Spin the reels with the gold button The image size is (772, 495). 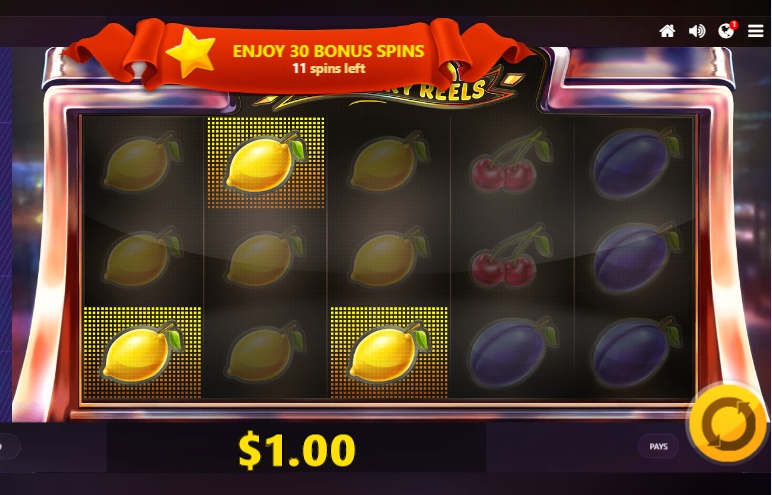click(x=727, y=424)
